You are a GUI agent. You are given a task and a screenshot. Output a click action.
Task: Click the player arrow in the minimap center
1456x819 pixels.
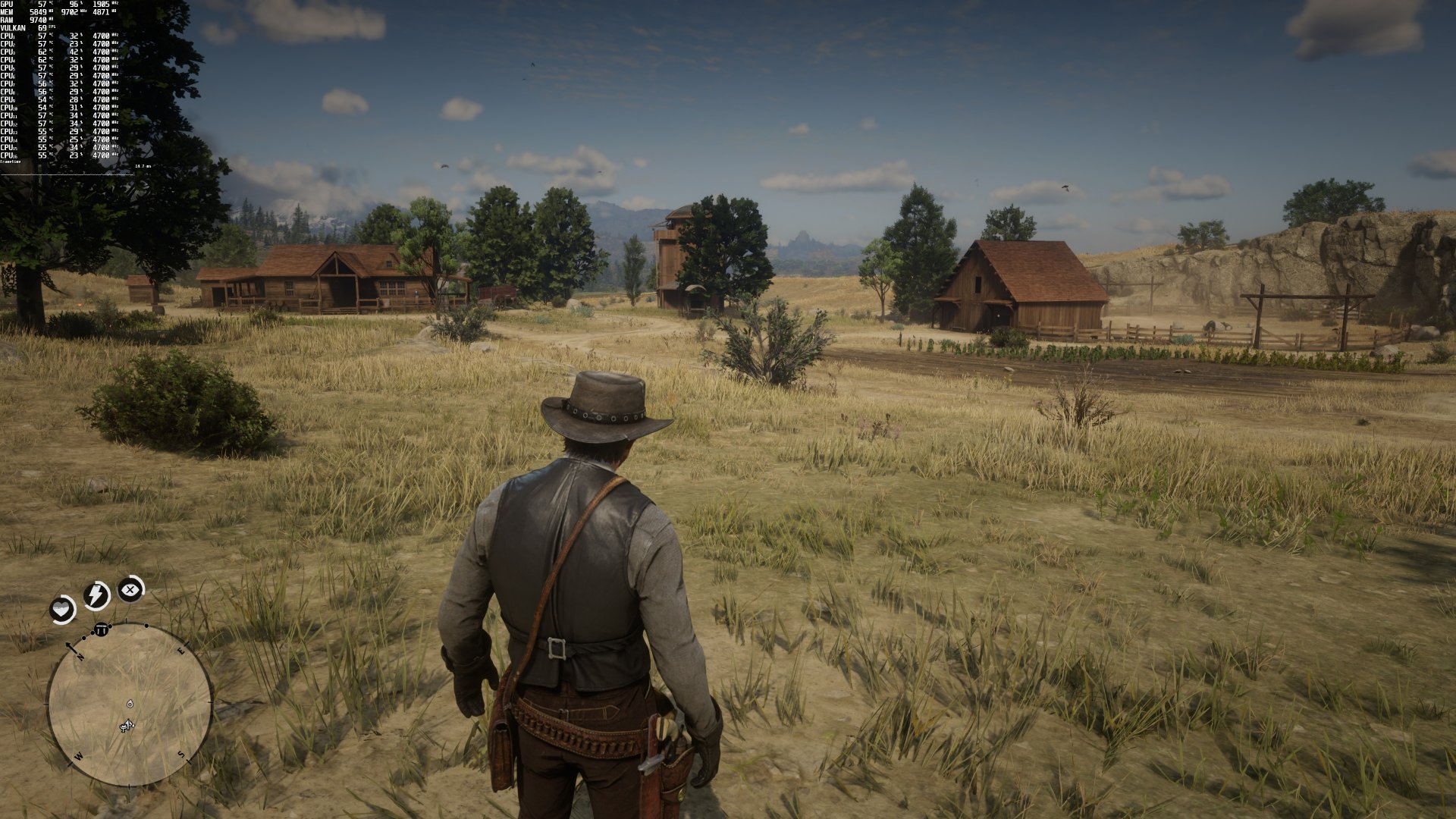(127, 724)
